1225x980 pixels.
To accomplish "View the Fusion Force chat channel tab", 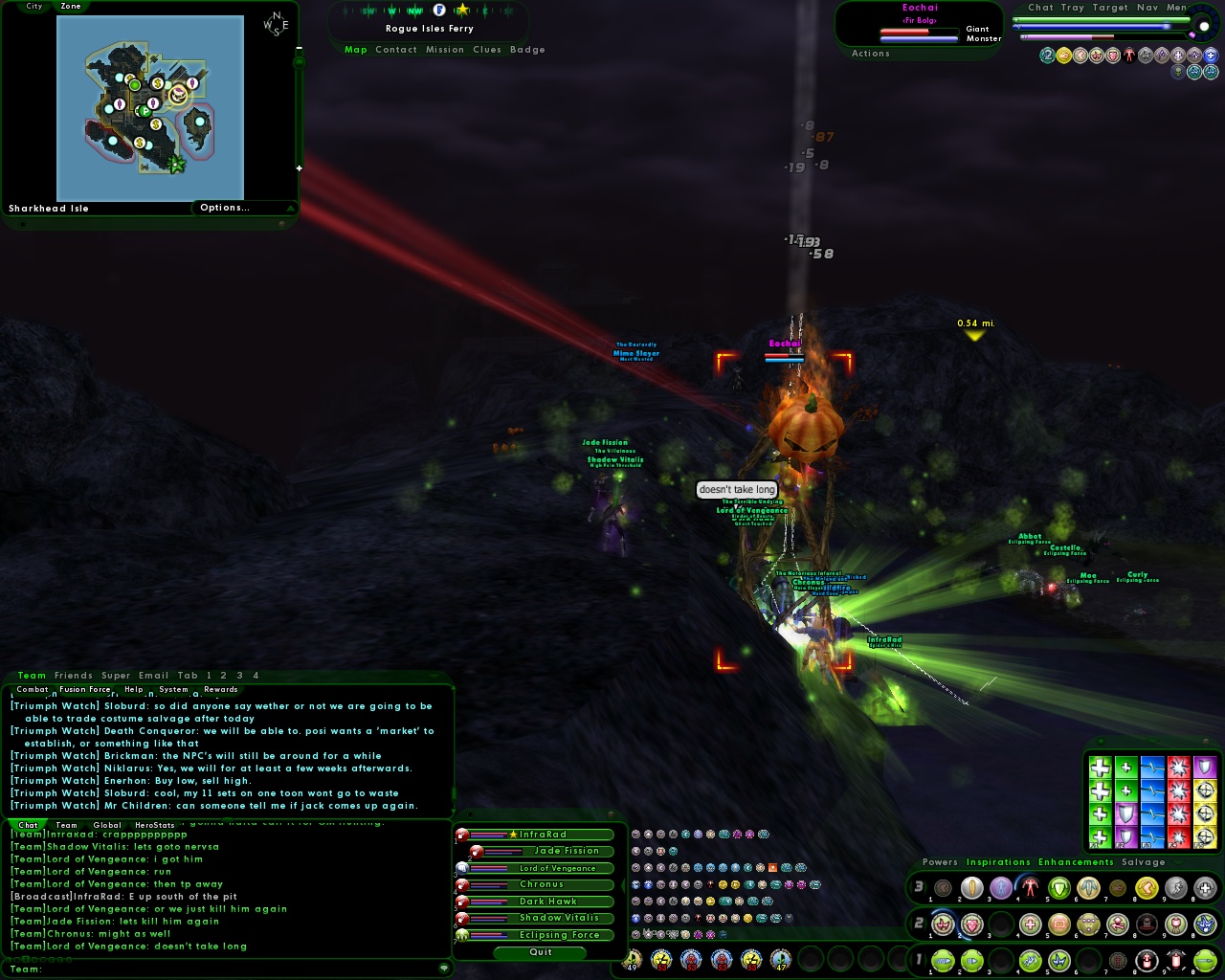I will tap(85, 689).
